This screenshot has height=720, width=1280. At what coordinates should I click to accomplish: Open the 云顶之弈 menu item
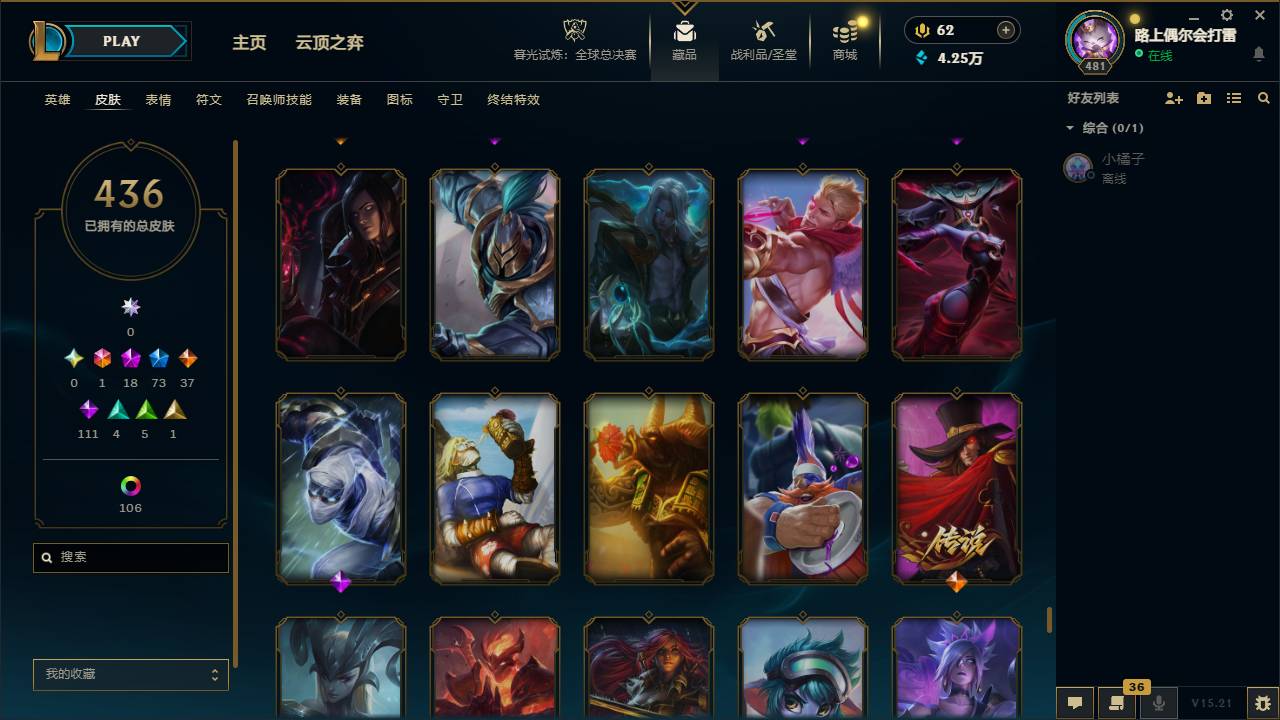click(x=331, y=43)
